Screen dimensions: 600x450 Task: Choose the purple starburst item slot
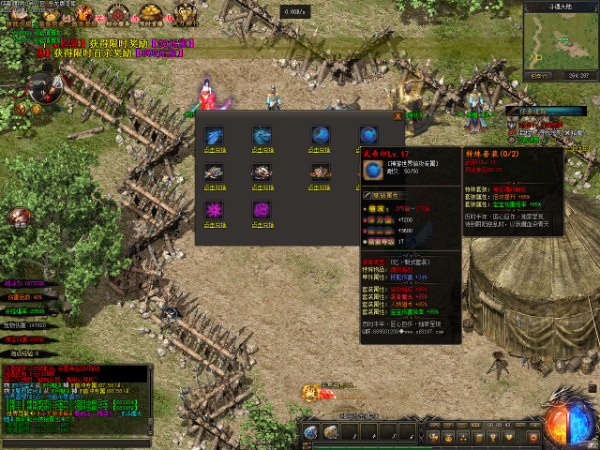[x=214, y=209]
